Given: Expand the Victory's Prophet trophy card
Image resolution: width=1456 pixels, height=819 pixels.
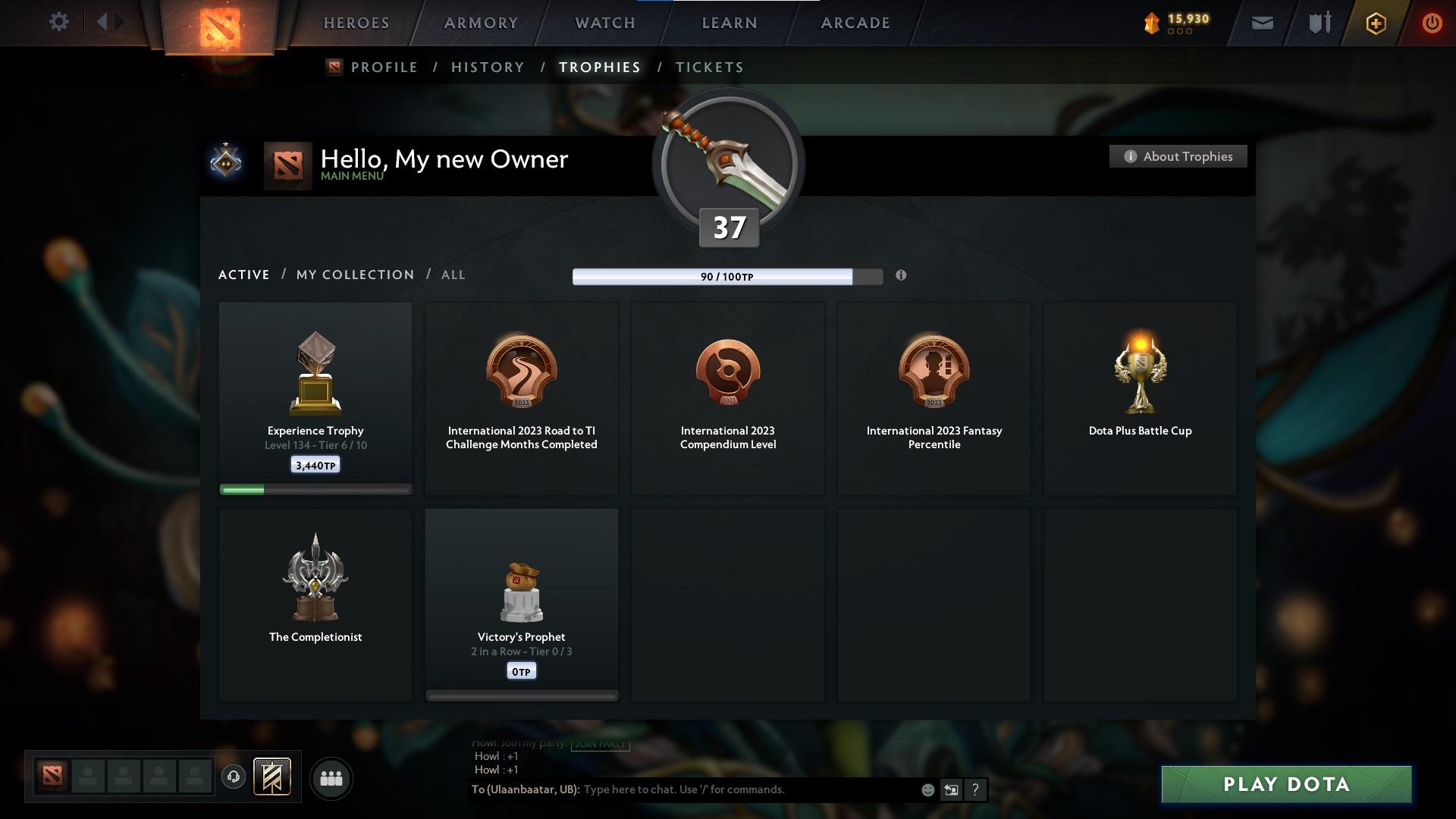Looking at the screenshot, I should coord(522,603).
